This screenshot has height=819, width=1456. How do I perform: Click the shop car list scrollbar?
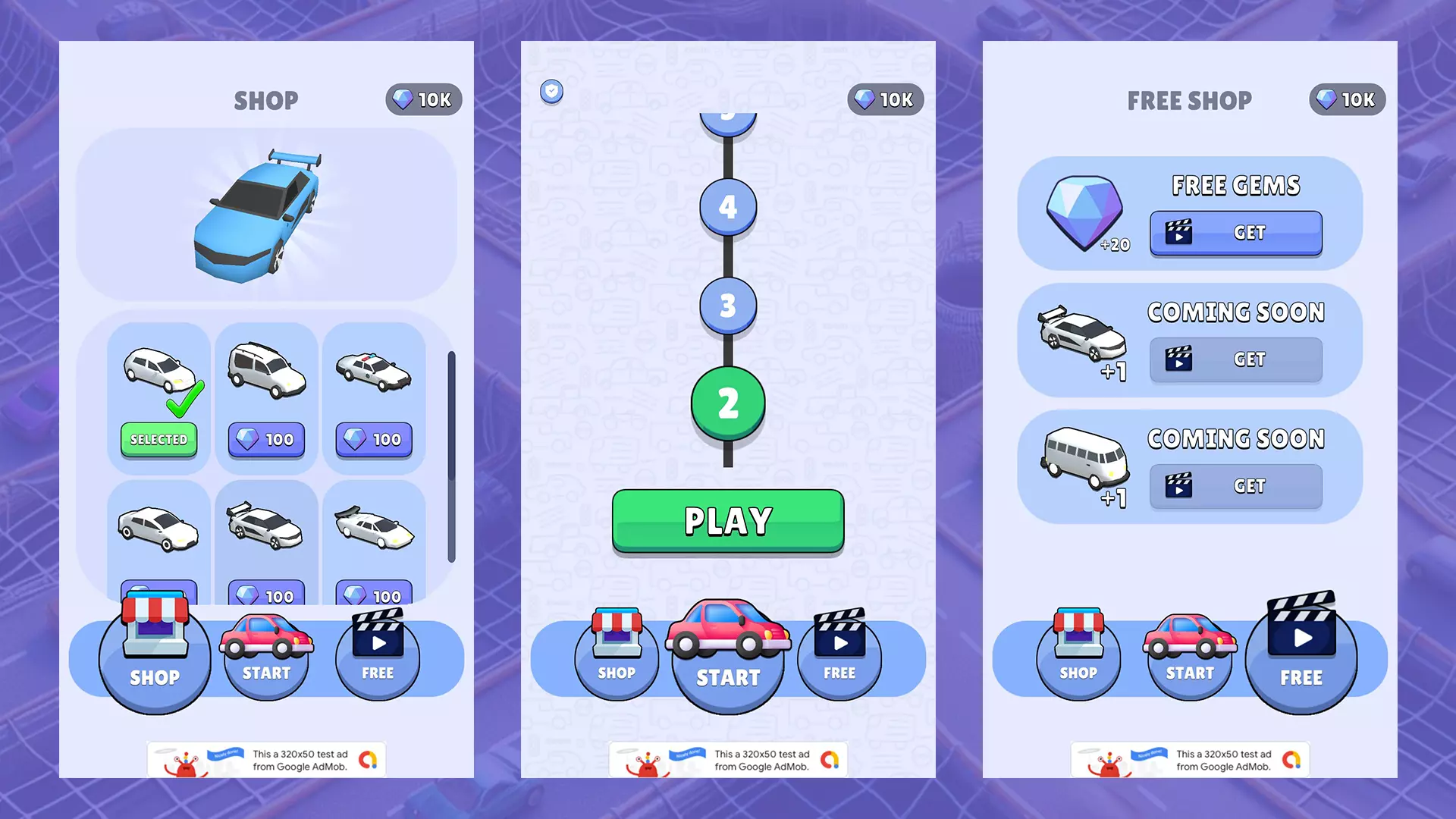(451, 455)
